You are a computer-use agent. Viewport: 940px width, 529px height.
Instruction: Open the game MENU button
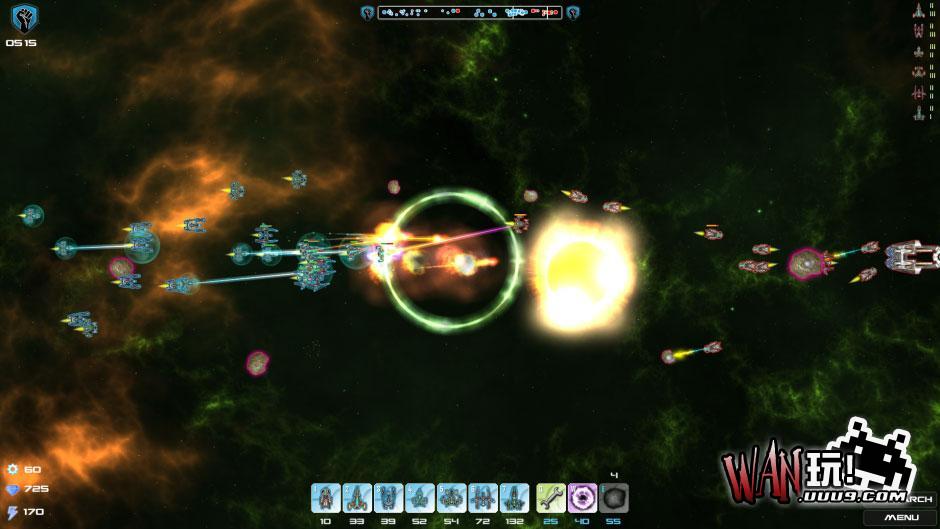pyautogui.click(x=901, y=517)
